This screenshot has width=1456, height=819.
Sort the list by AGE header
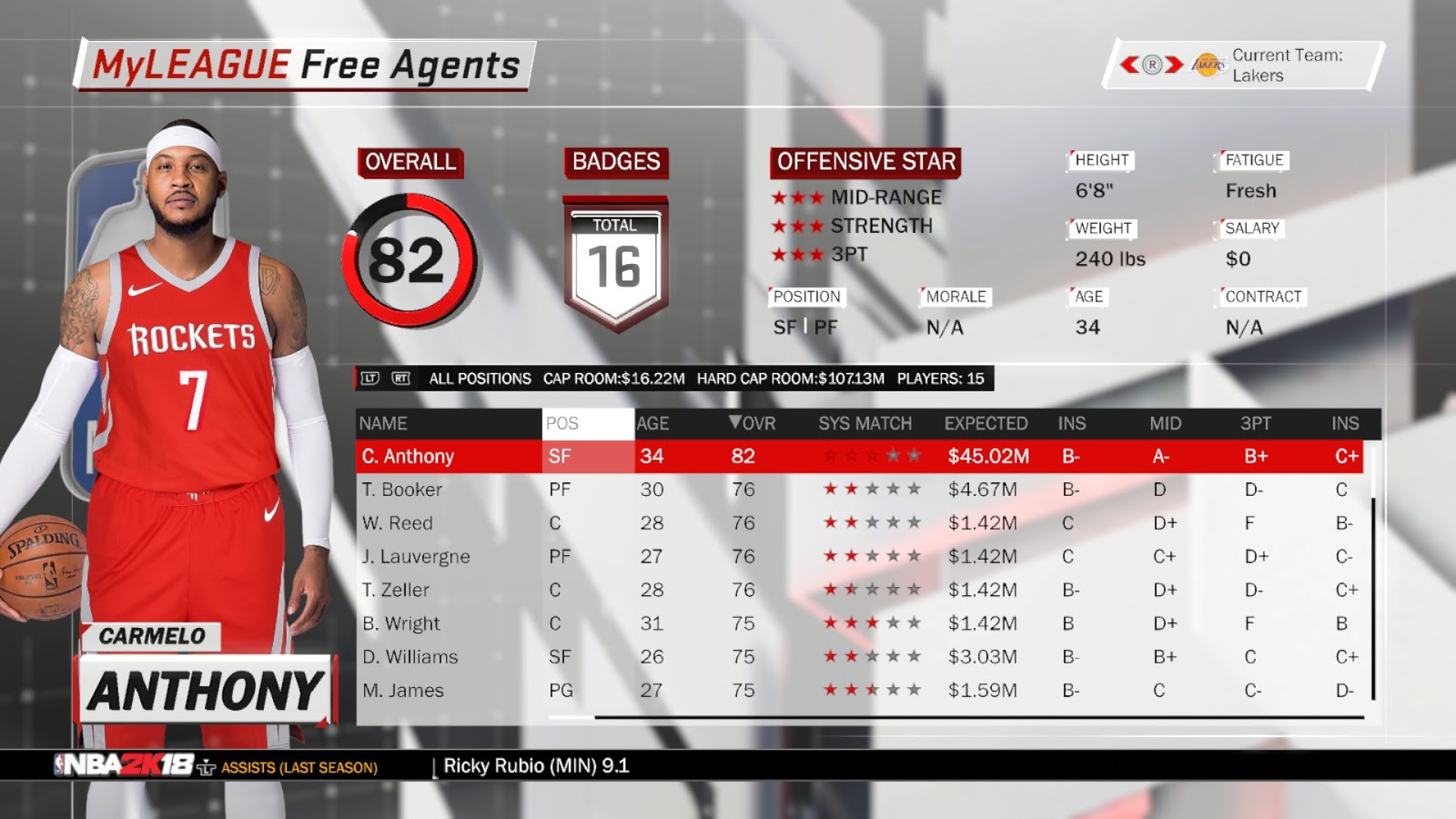[x=652, y=423]
